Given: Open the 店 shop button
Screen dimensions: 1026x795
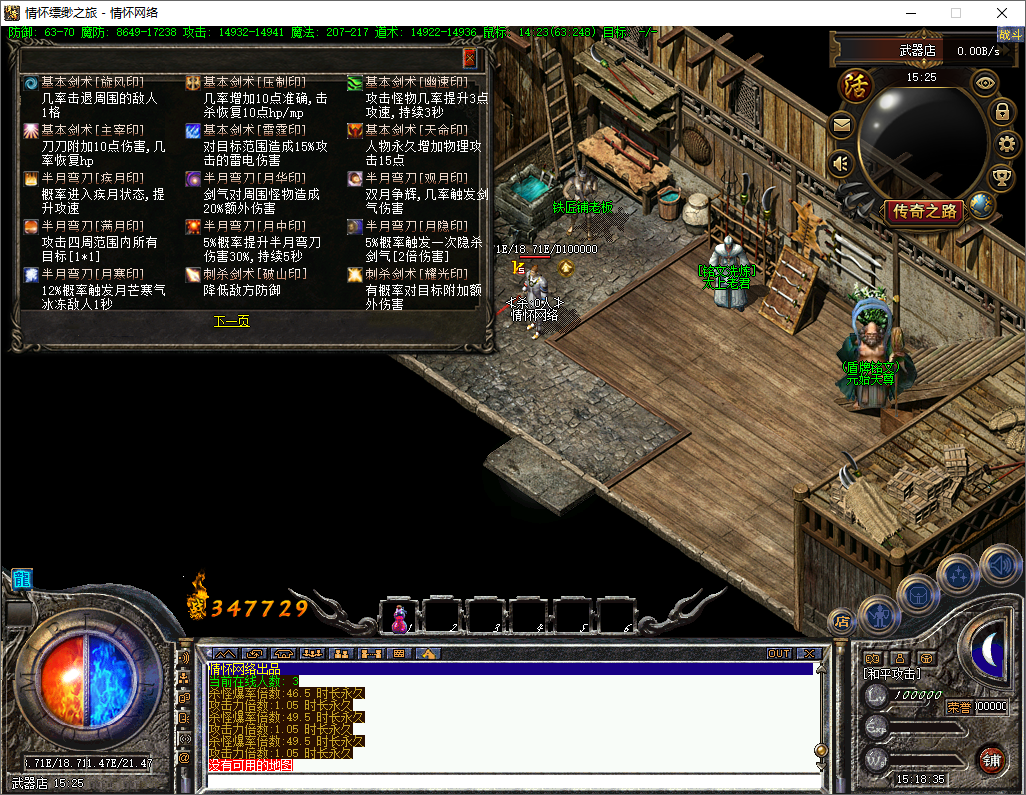Looking at the screenshot, I should point(841,620).
